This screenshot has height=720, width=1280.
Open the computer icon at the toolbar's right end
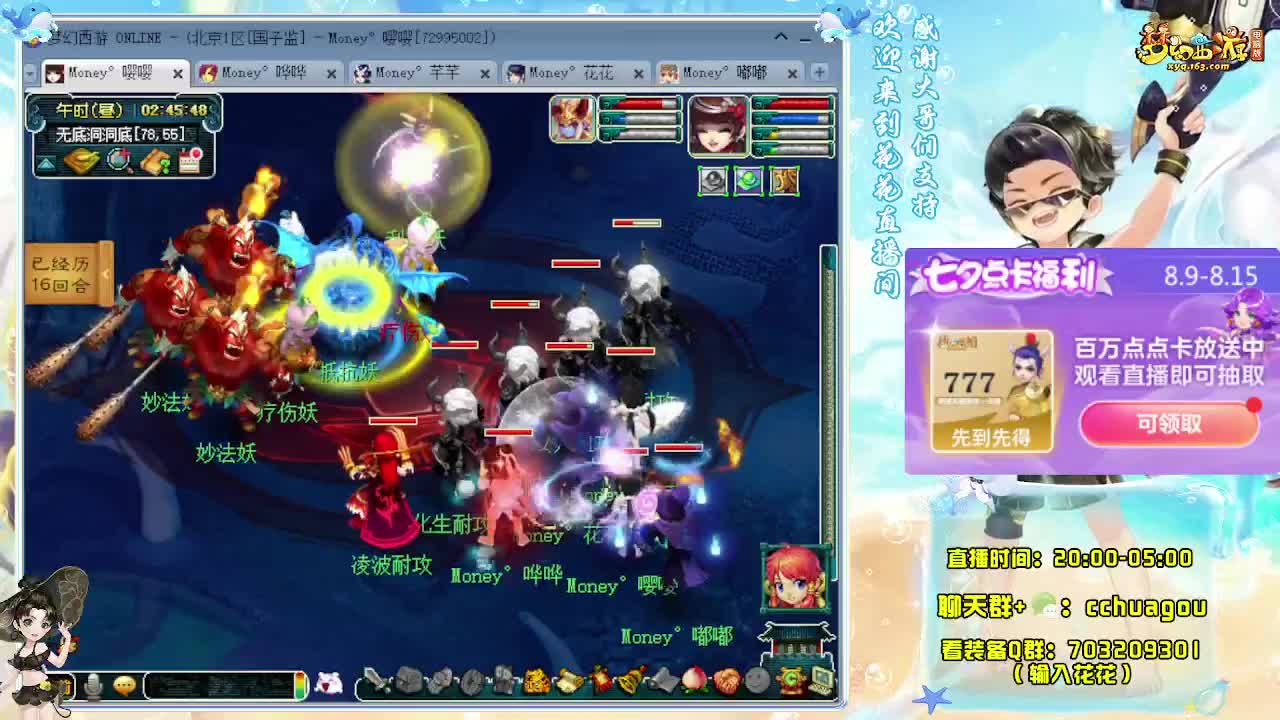click(824, 680)
